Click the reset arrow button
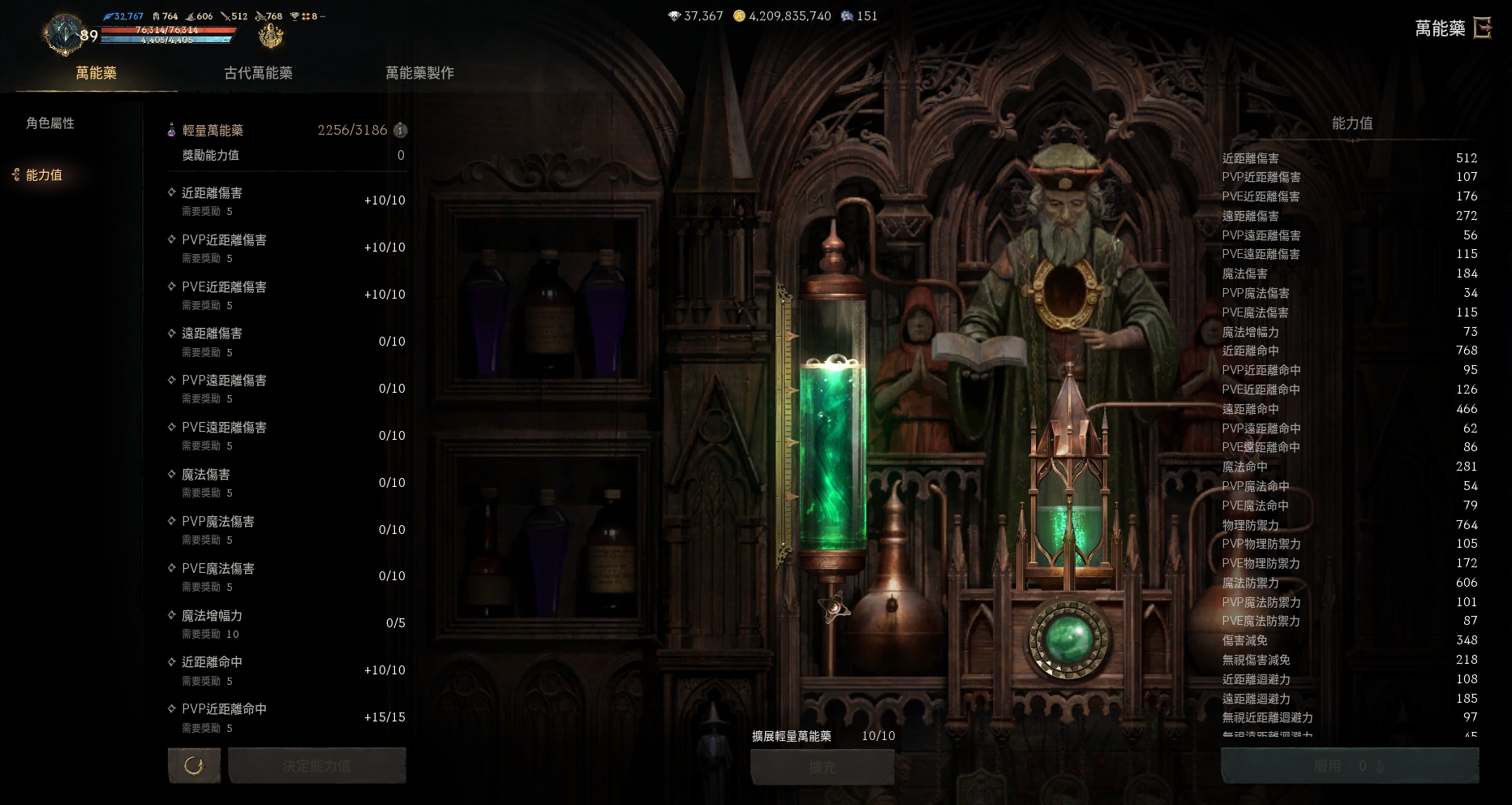Screen dimensions: 1512x805 [194, 765]
